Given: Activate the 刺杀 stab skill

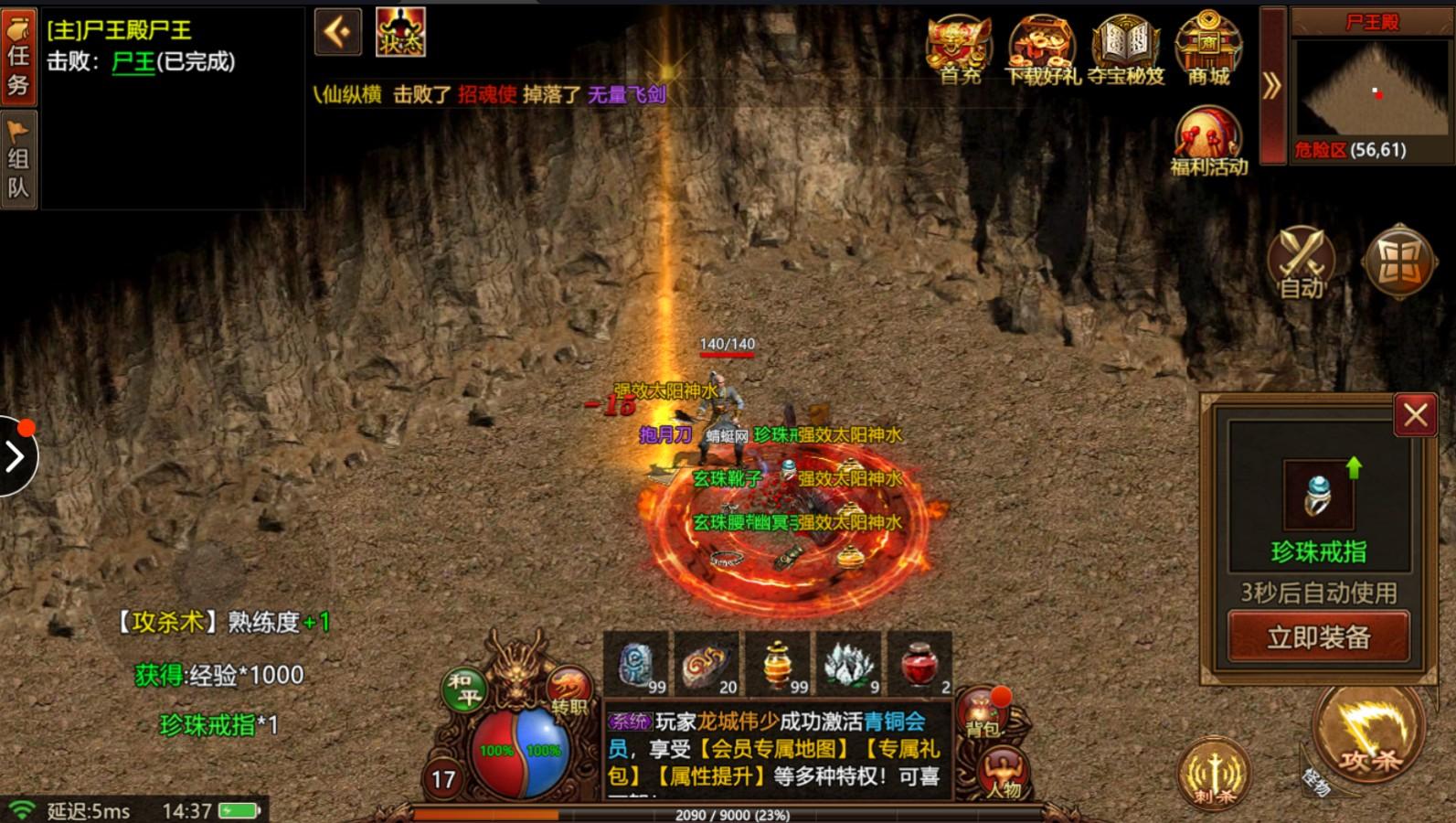Looking at the screenshot, I should tap(1214, 774).
